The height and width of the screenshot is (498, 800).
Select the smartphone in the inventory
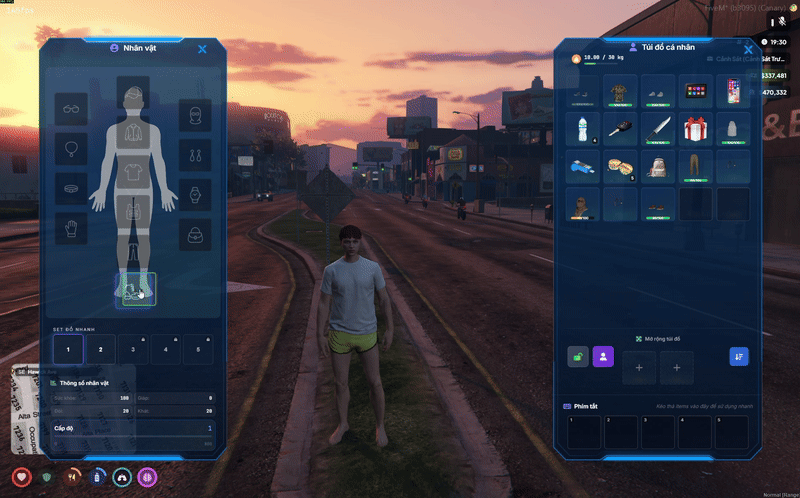tap(733, 92)
